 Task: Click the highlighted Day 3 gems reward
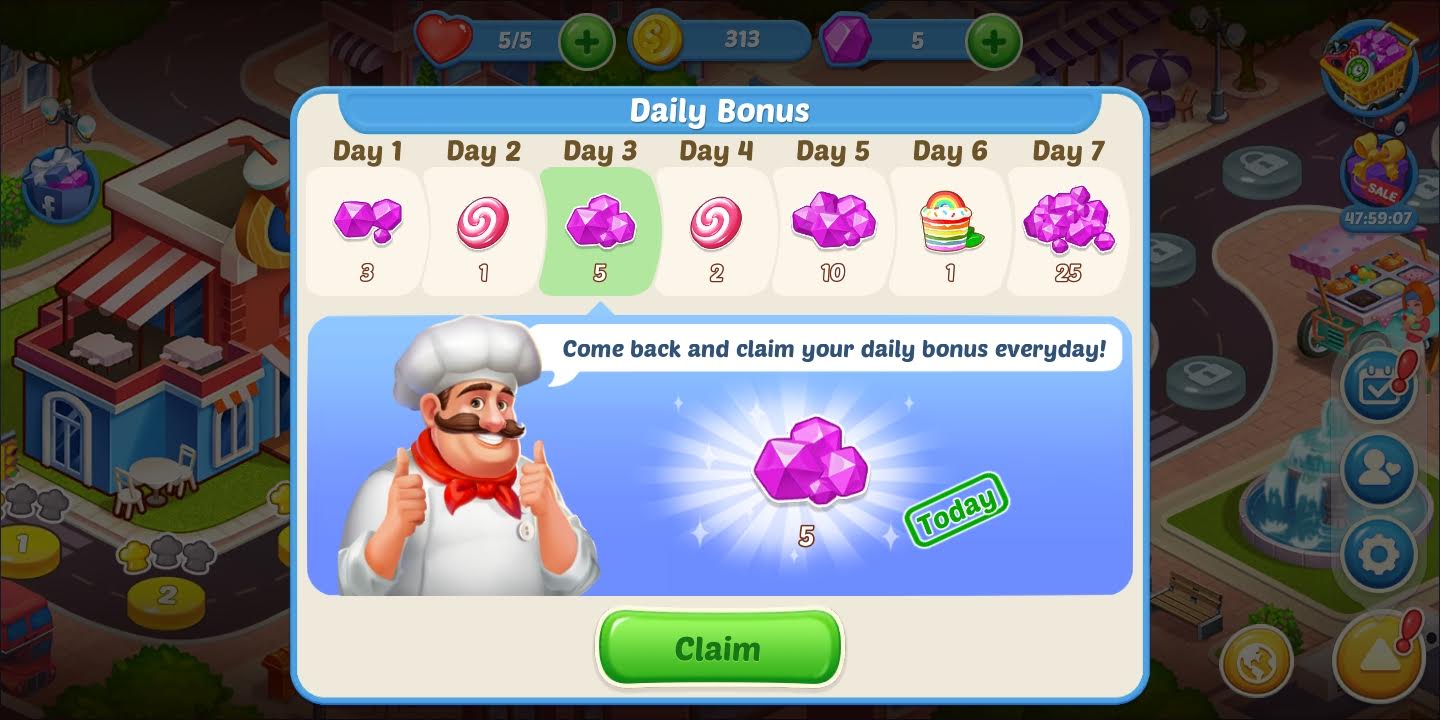(x=600, y=230)
